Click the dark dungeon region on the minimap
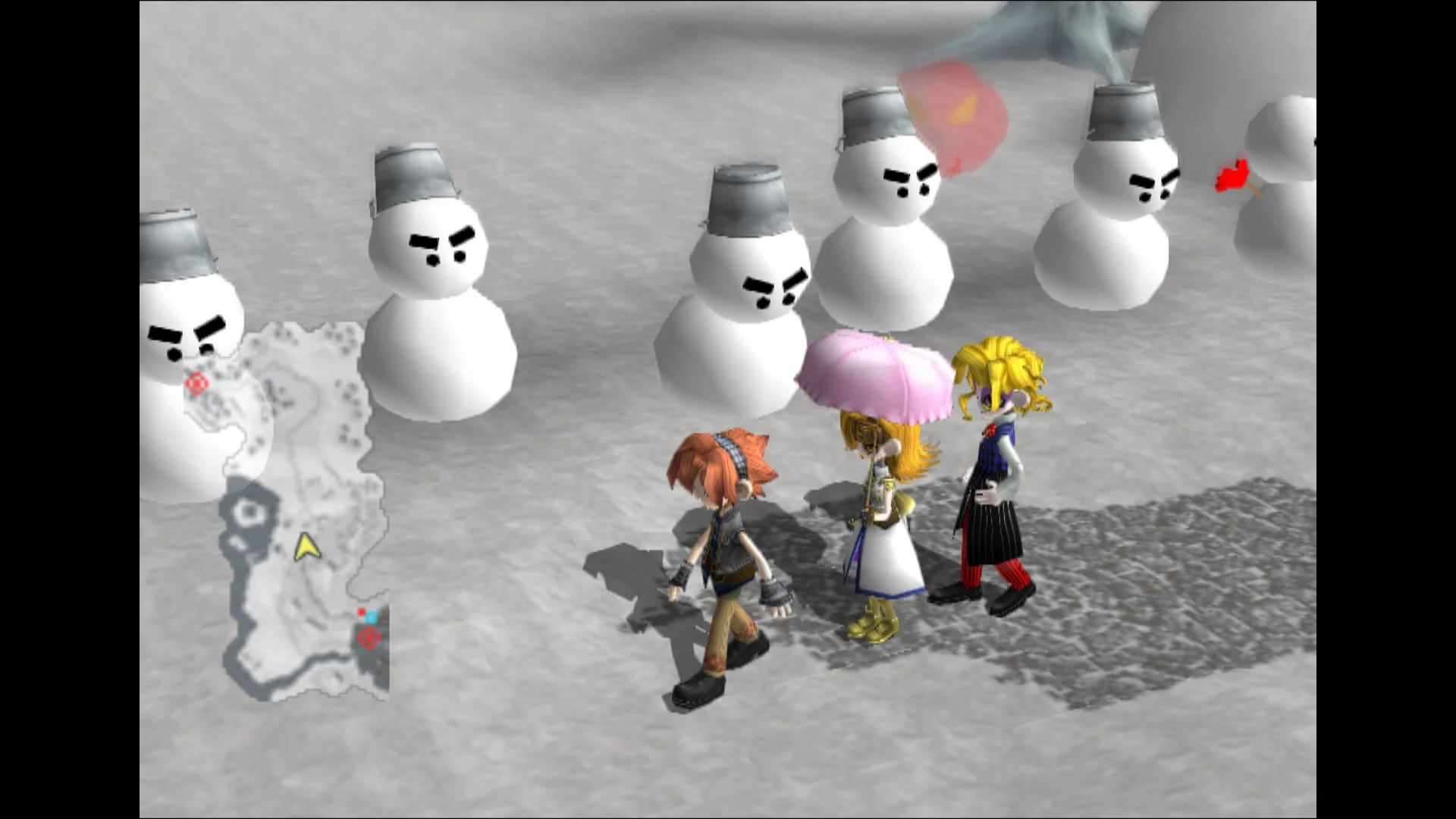Viewport: 1456px width, 819px height. [x=248, y=512]
